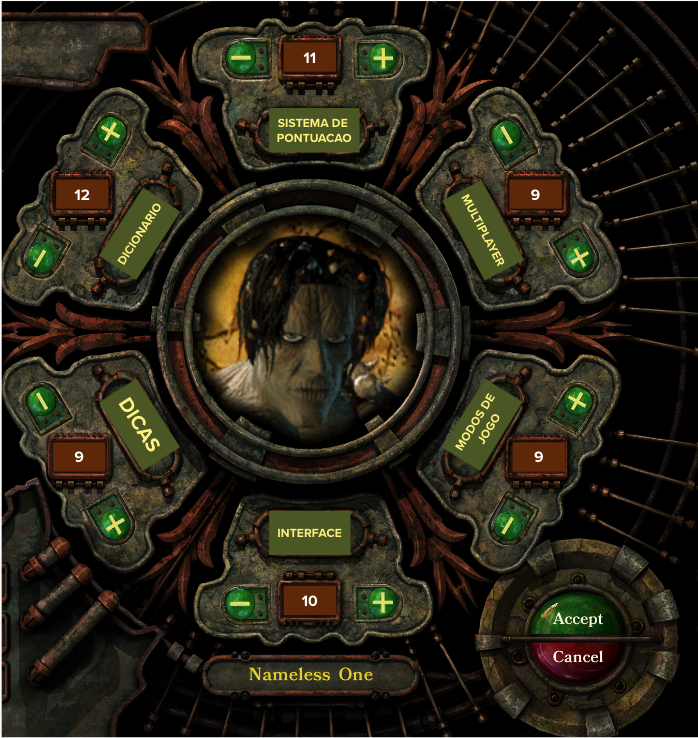Image resolution: width=698 pixels, height=738 pixels.
Task: Open the Multiplayer label plate
Action: (484, 233)
